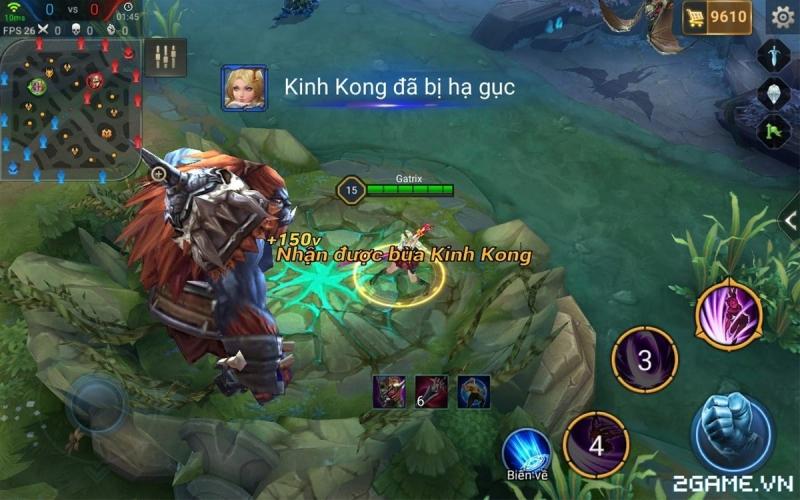Enlarge the minimap with the plus icon

point(158,174)
